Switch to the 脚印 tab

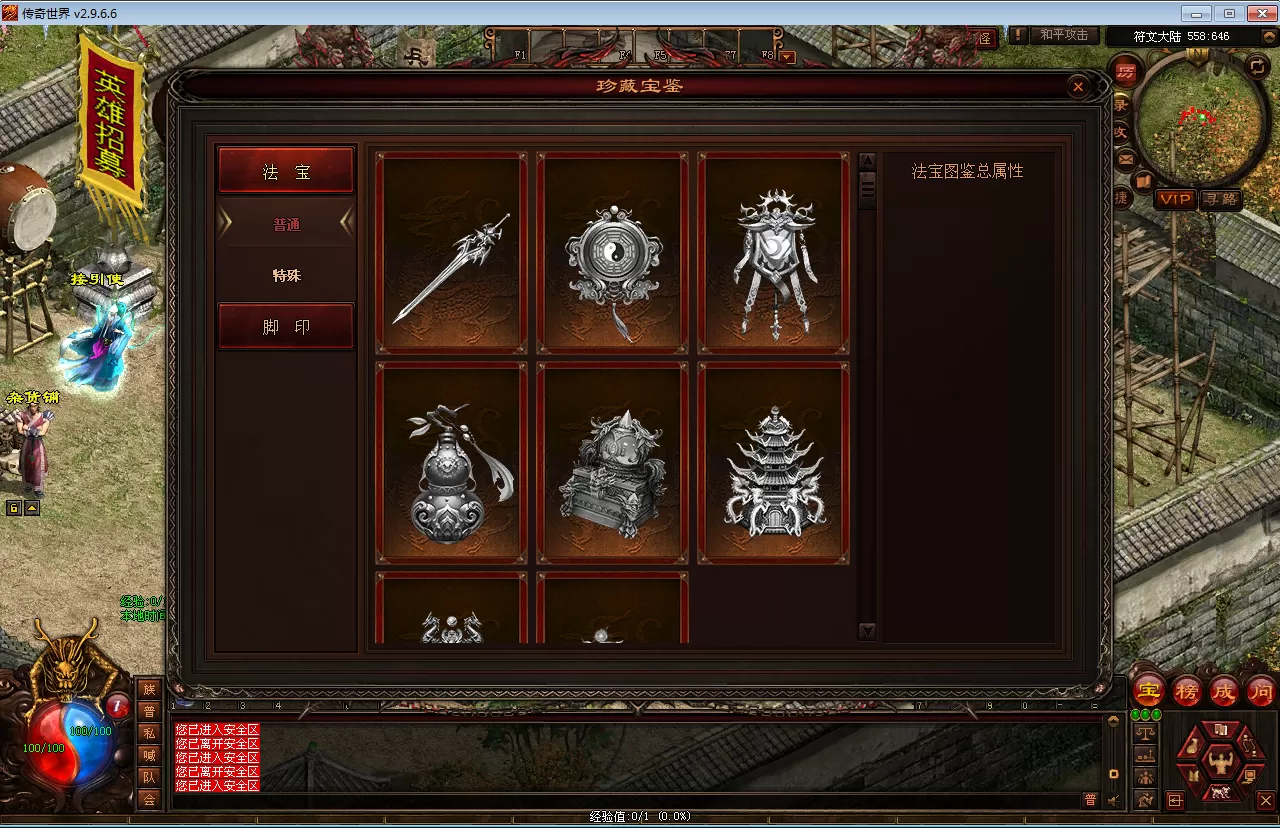pos(286,325)
